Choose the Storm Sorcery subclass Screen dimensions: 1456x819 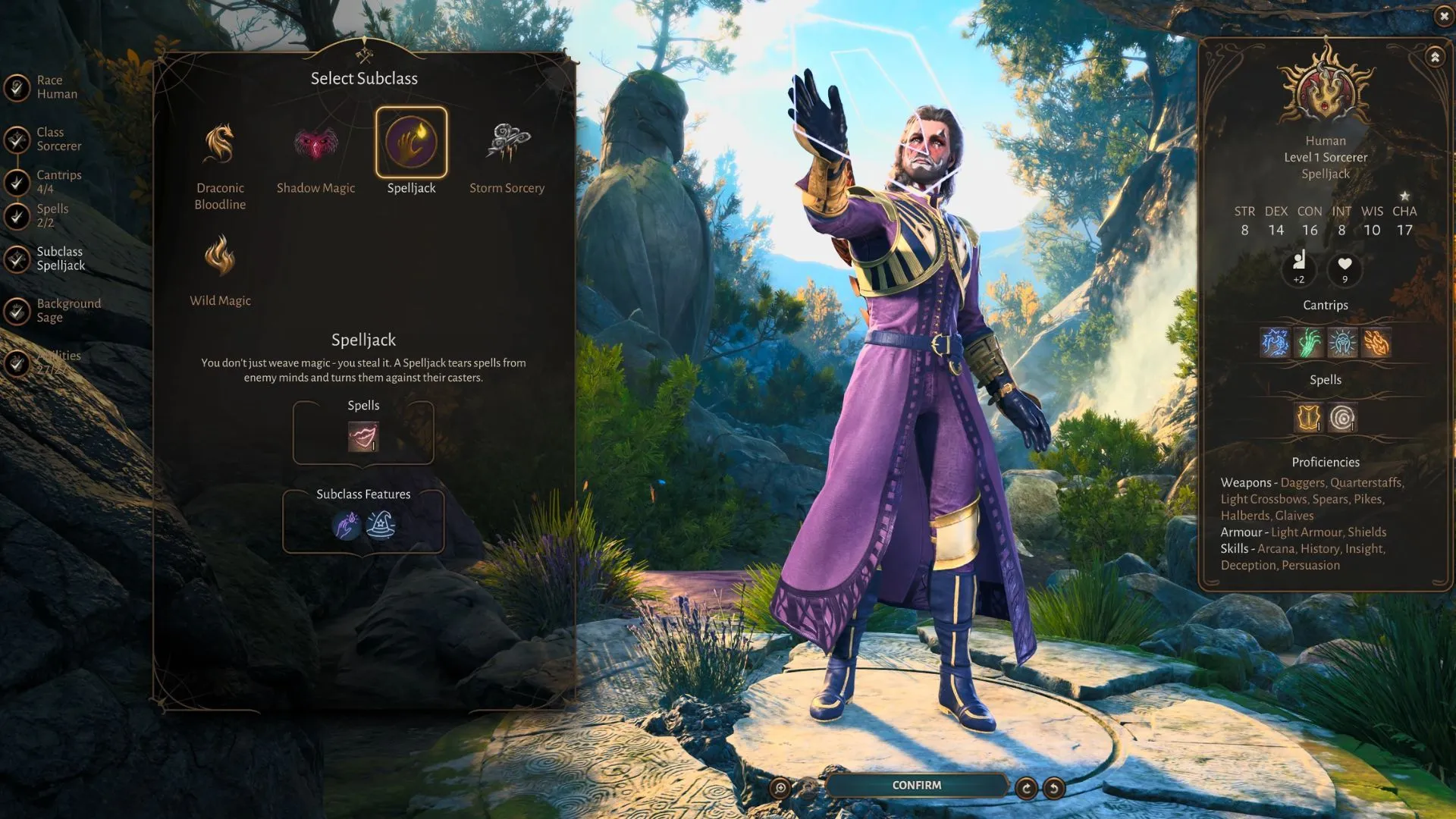coord(507,143)
